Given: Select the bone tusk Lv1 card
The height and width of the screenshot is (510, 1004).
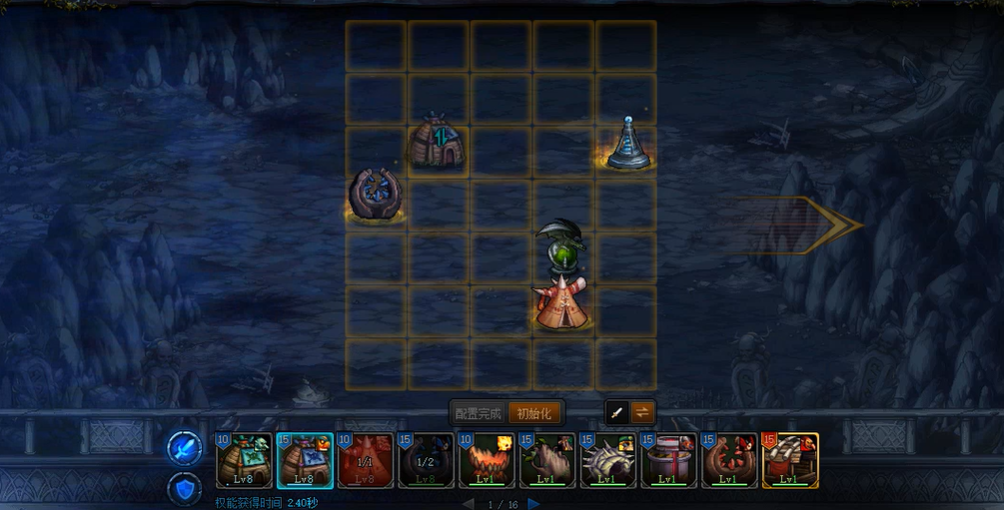Looking at the screenshot, I should [548, 460].
